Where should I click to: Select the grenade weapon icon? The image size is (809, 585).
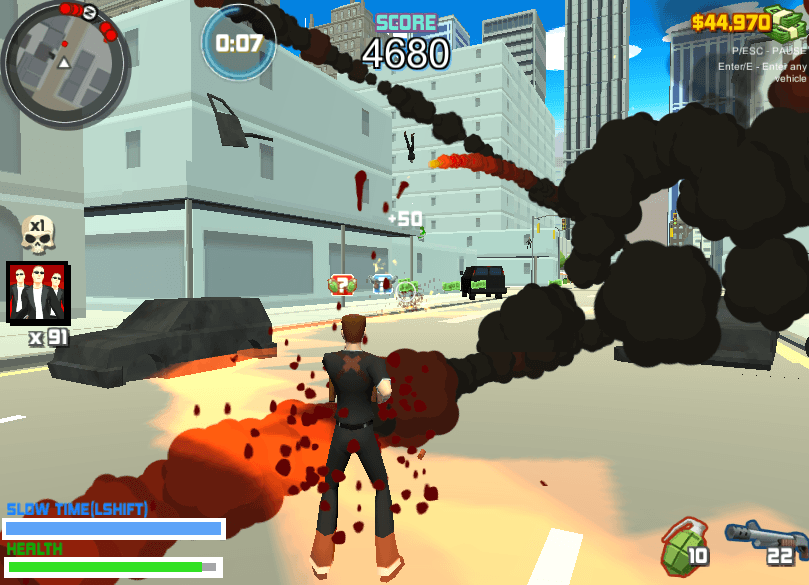point(680,543)
